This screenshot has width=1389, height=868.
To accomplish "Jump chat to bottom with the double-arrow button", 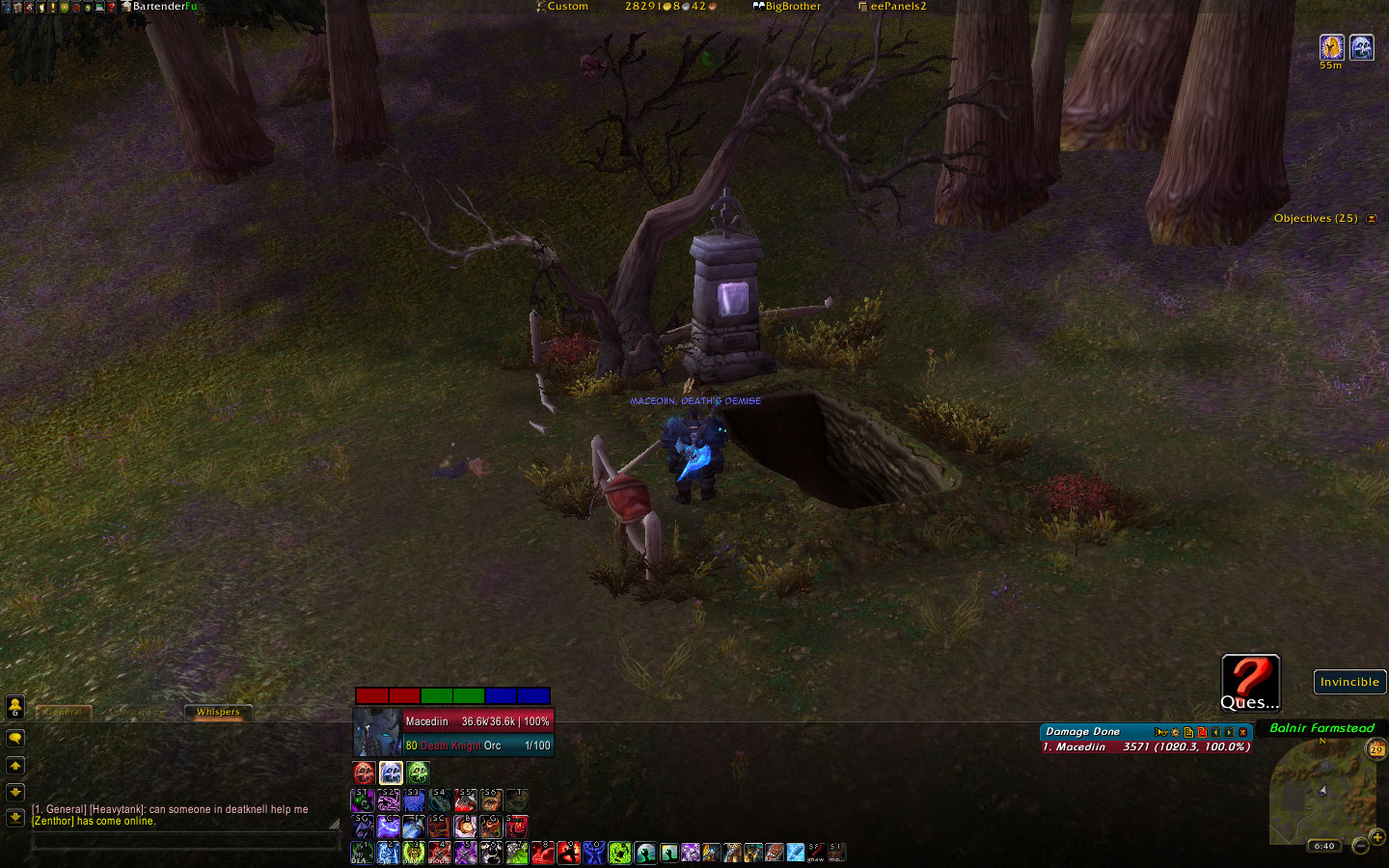I will pos(15,818).
